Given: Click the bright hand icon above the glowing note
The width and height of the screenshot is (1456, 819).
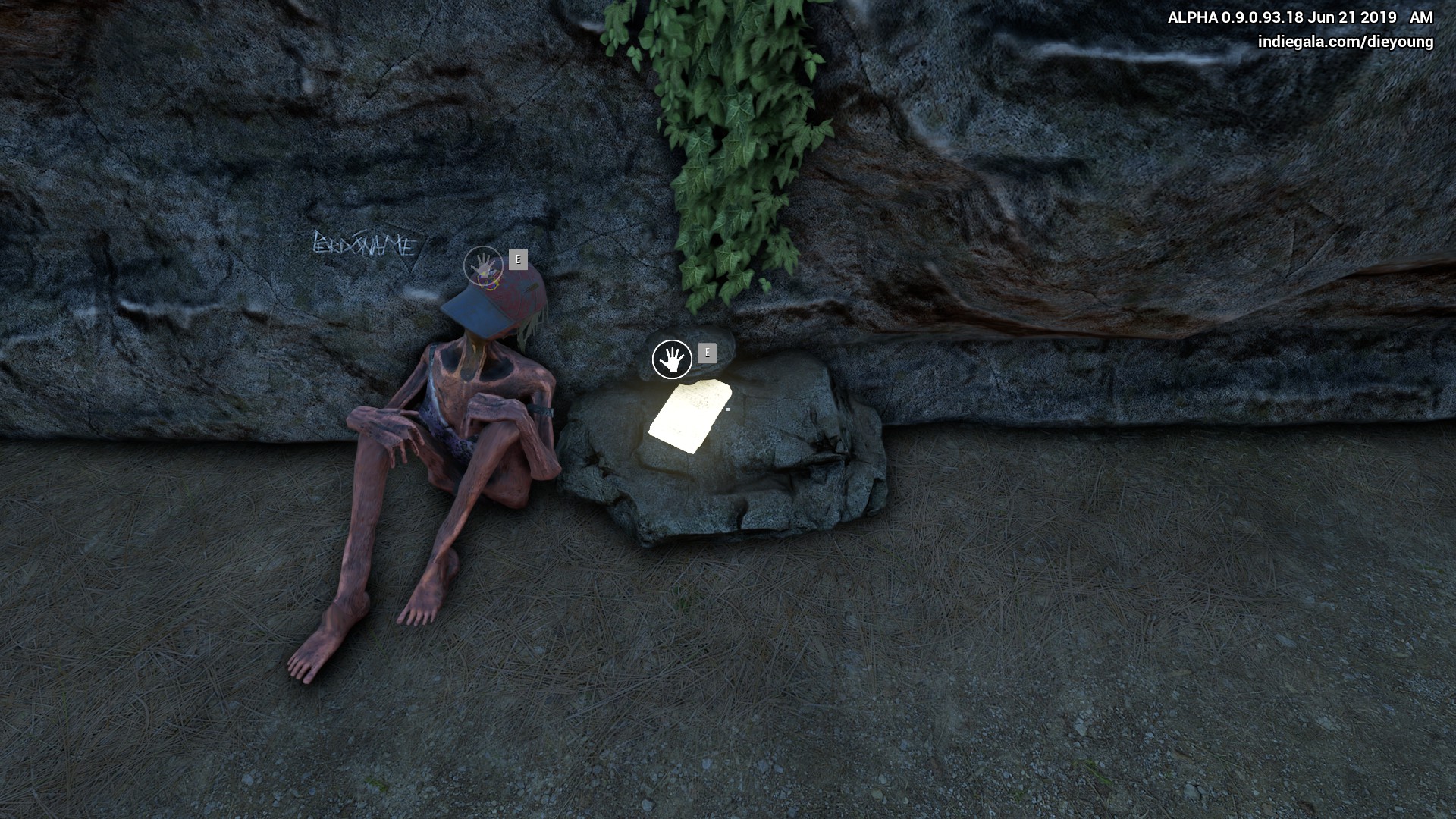Looking at the screenshot, I should pyautogui.click(x=672, y=359).
